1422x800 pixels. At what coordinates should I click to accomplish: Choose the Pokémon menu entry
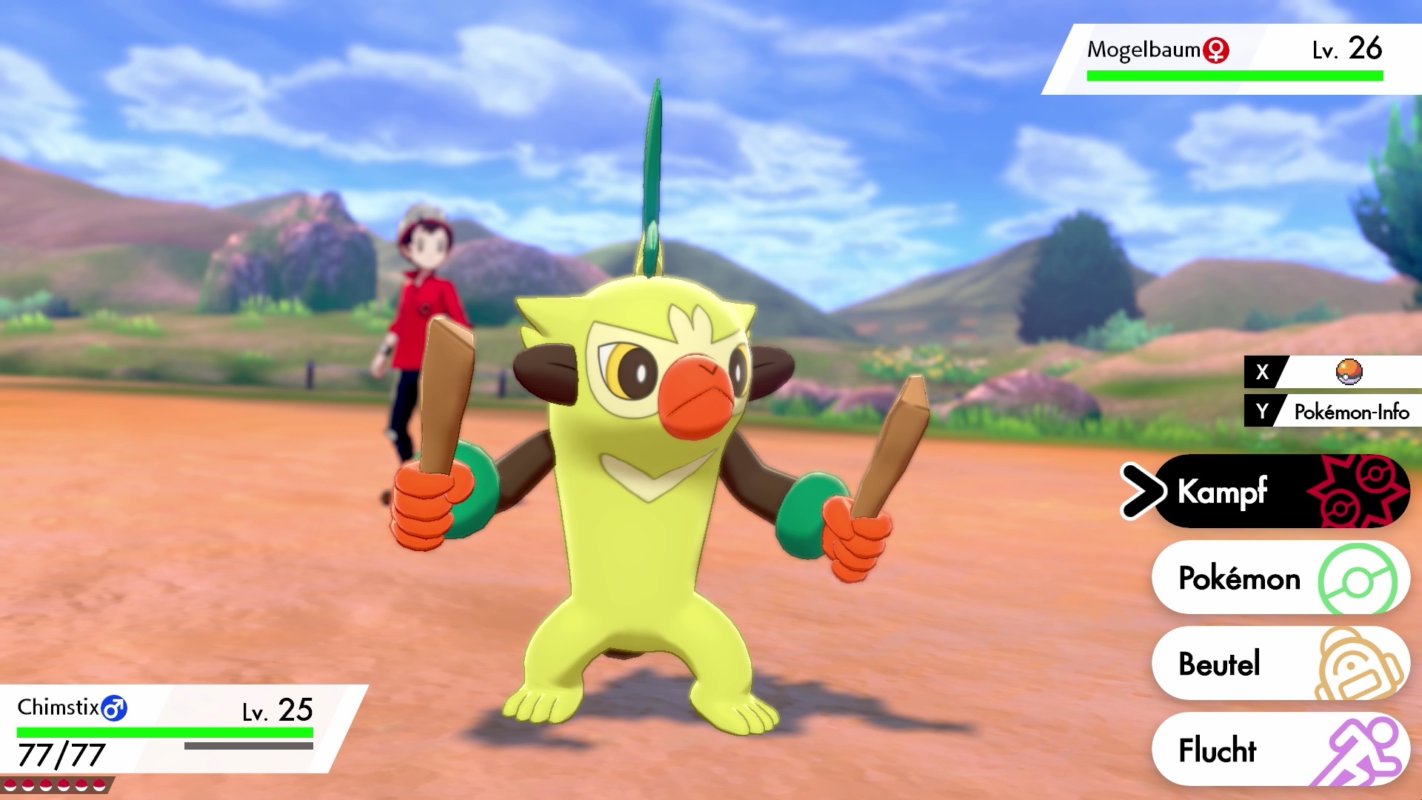pos(1254,578)
